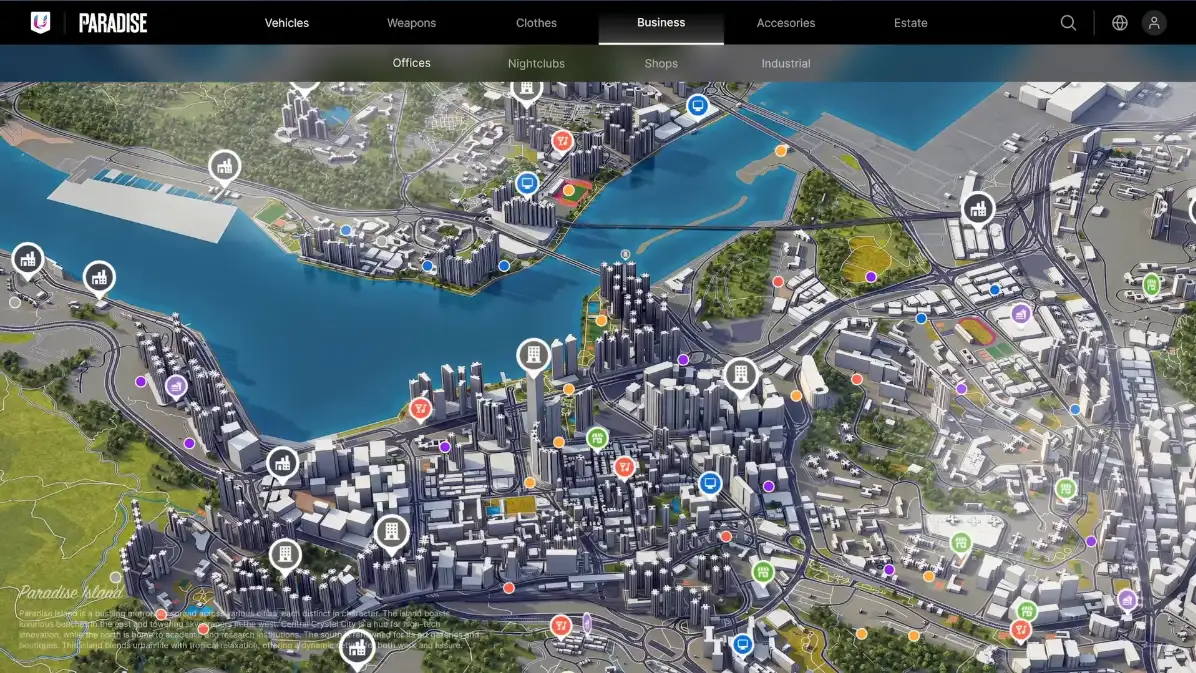
Task: Open the search magnifier icon
Action: [1068, 23]
